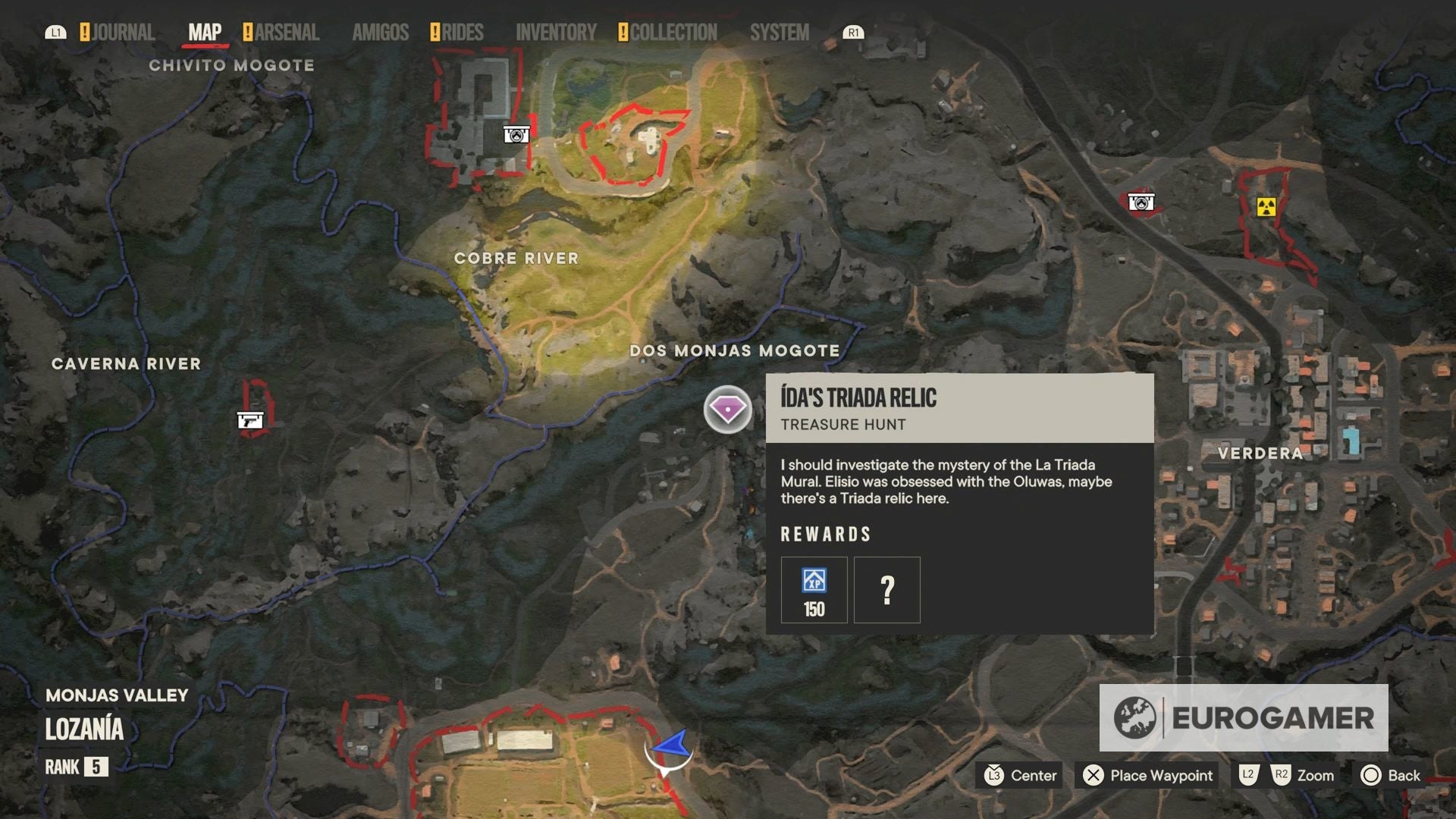The width and height of the screenshot is (1456, 819).
Task: Go to the Amigos tab
Action: (380, 33)
